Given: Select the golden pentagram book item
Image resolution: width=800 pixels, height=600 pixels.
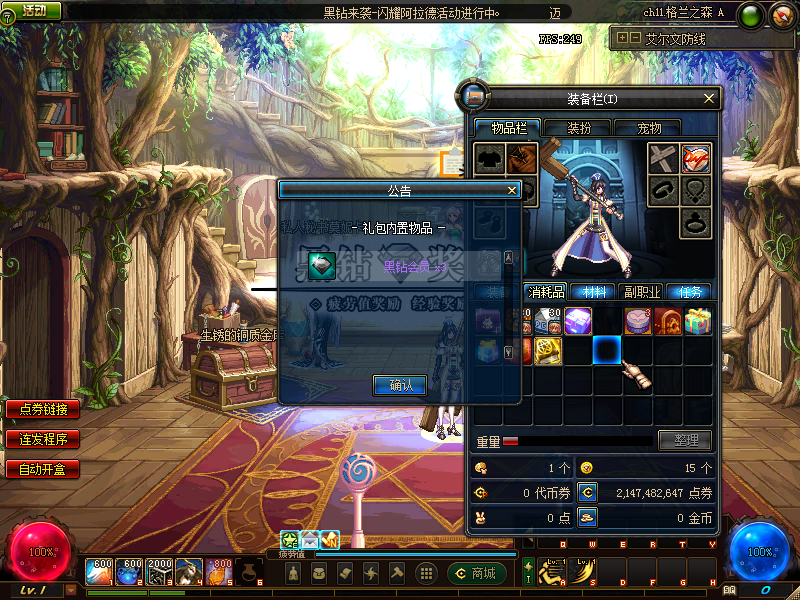Looking at the screenshot, I should tap(547, 350).
